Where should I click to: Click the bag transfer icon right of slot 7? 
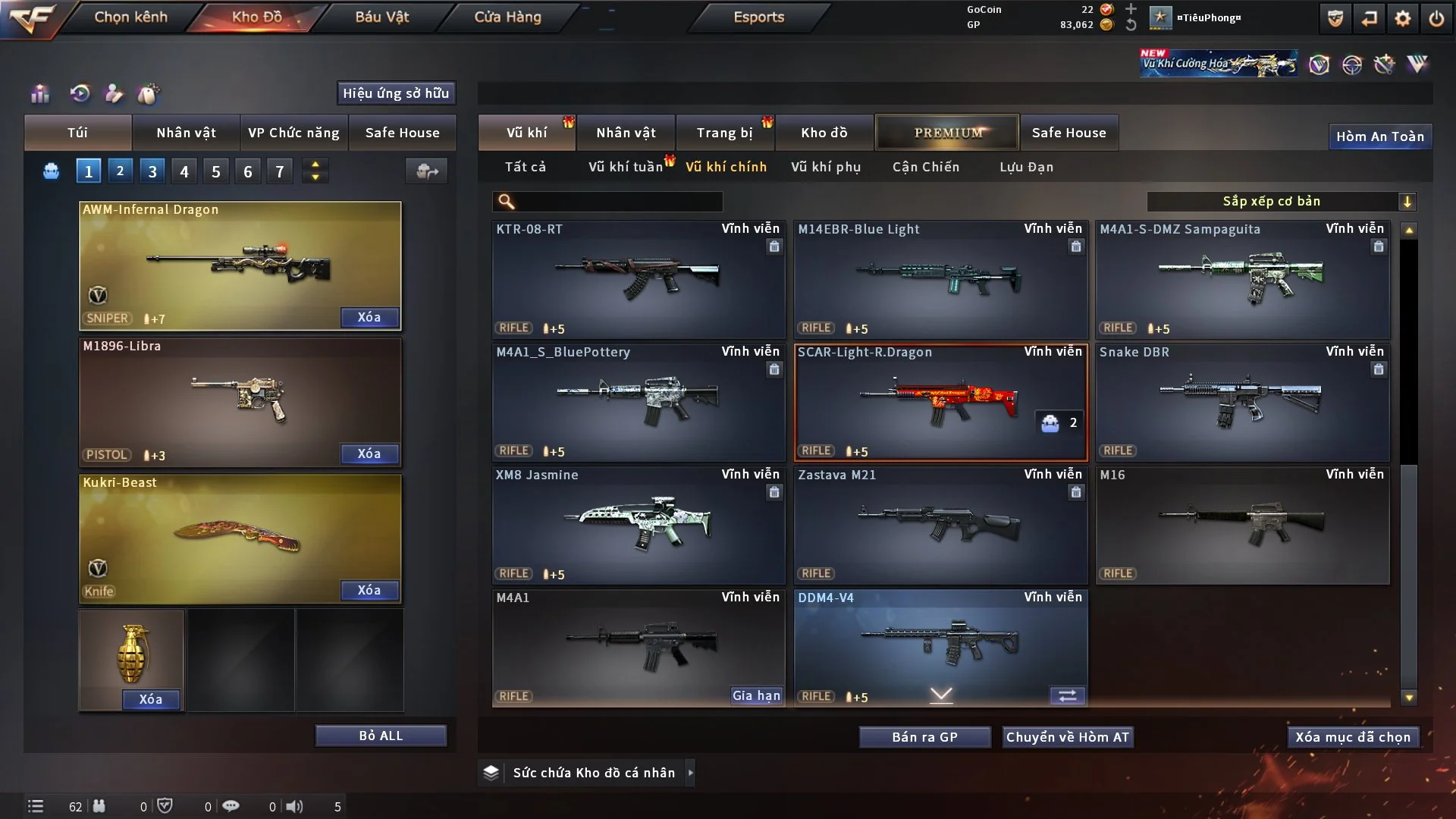tap(426, 171)
